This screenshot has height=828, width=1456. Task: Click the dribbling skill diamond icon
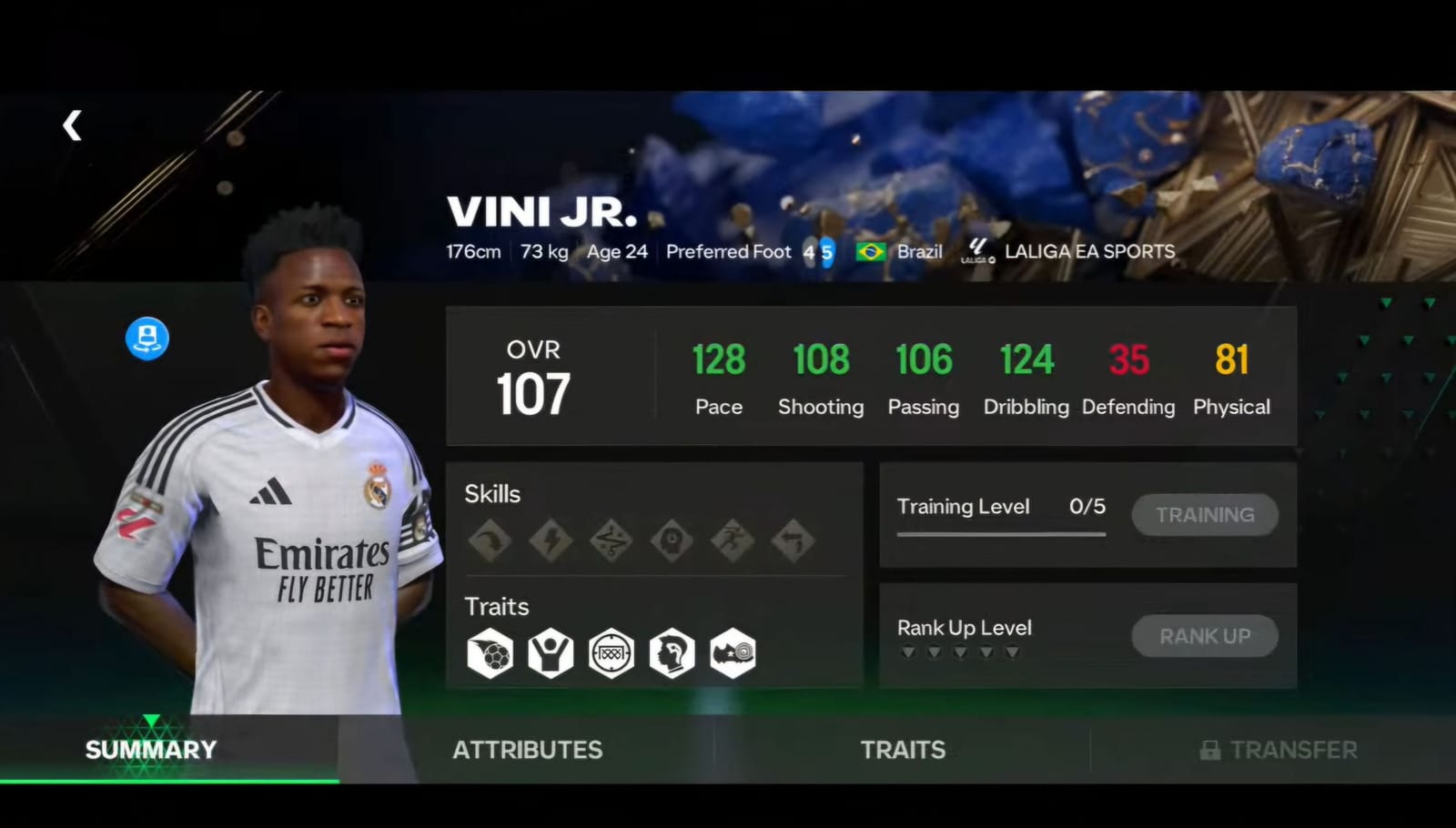pos(612,539)
